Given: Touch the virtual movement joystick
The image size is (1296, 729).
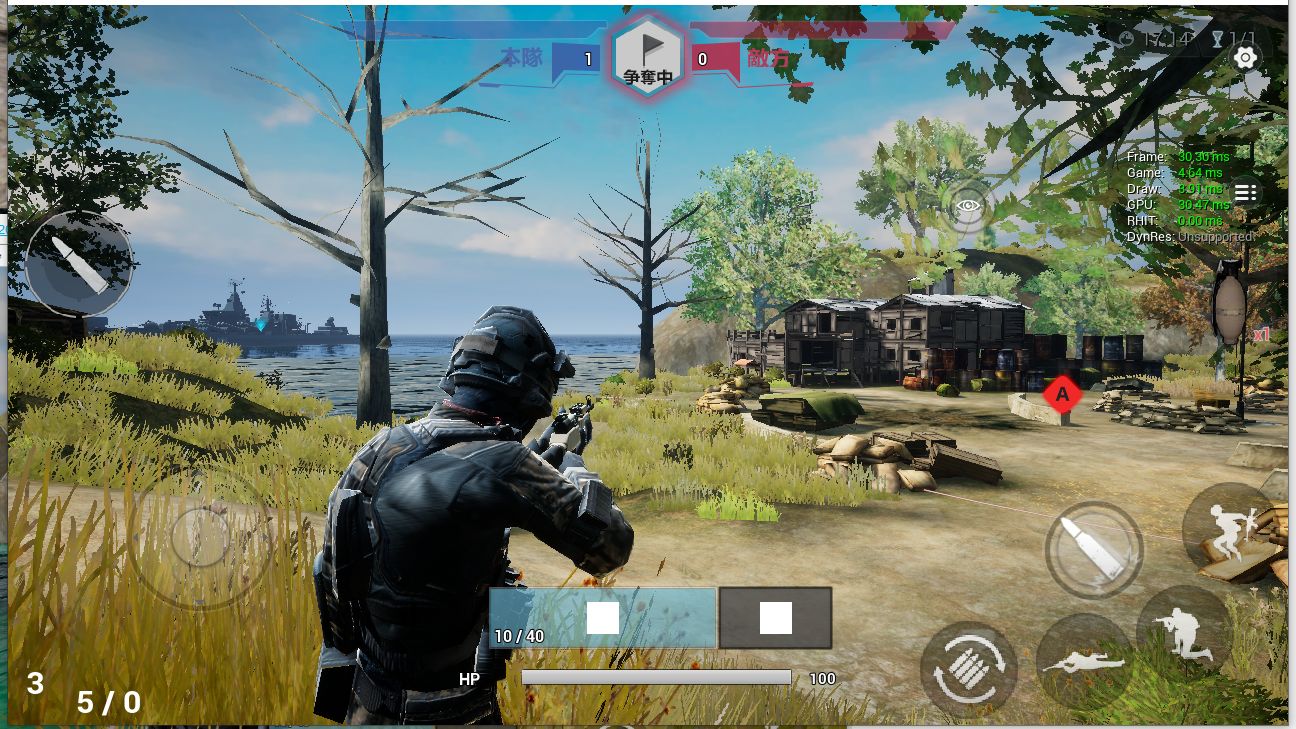Looking at the screenshot, I should click(200, 537).
